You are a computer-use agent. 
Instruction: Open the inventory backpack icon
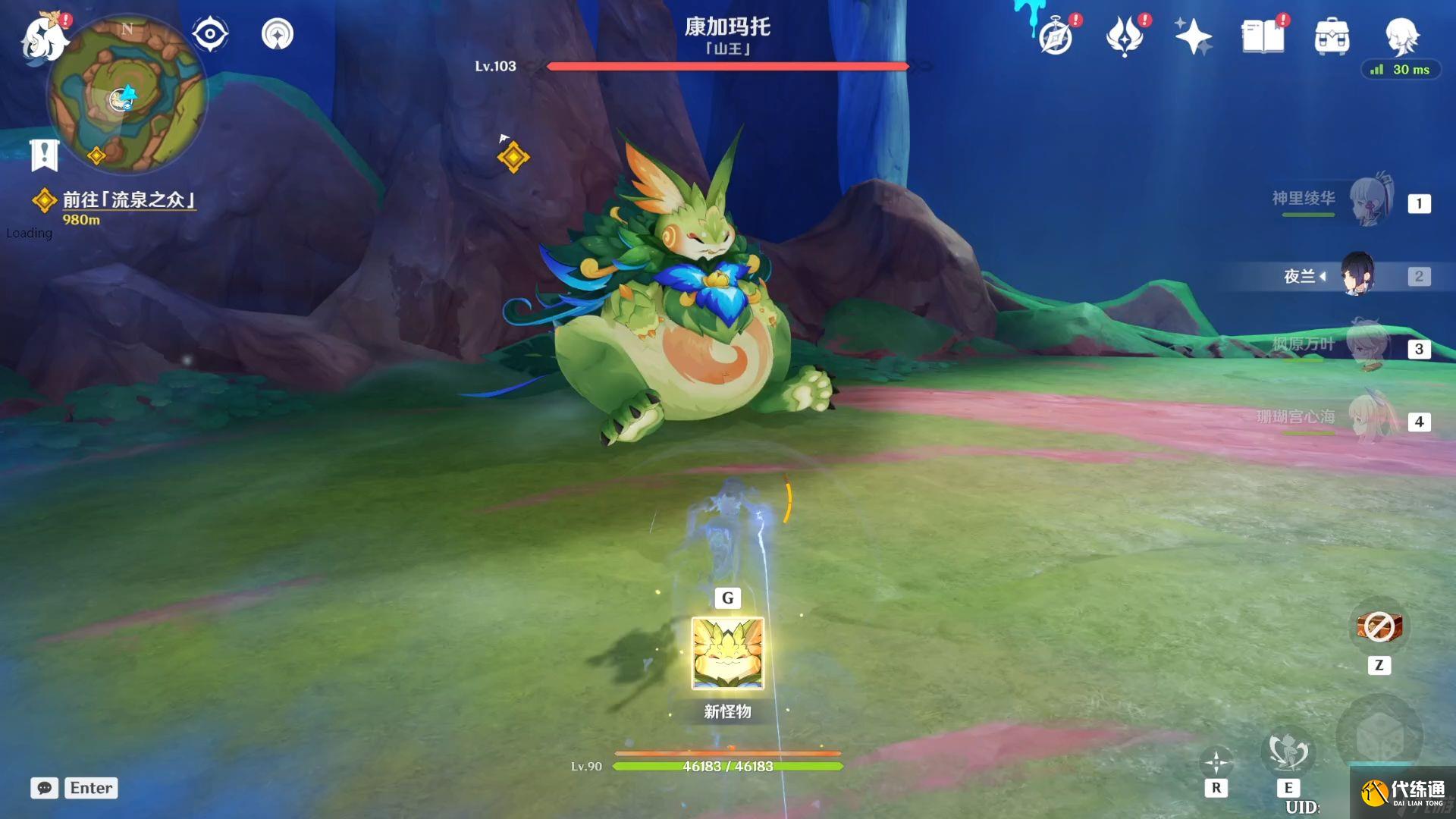point(1332,37)
